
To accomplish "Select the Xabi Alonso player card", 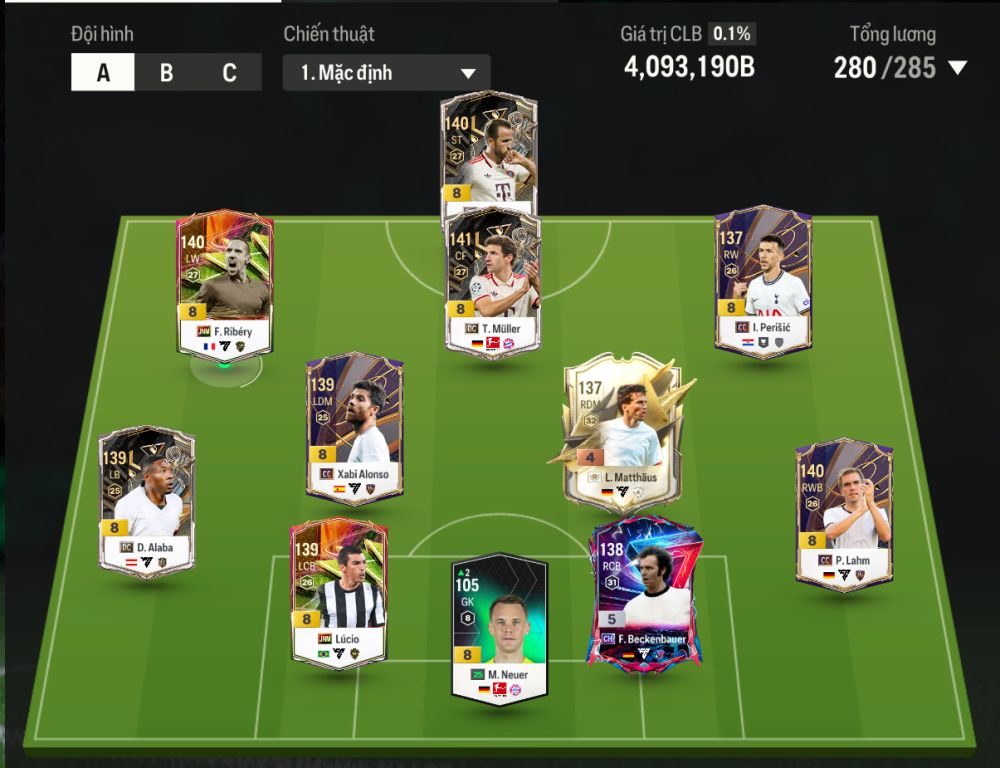I will (x=354, y=427).
